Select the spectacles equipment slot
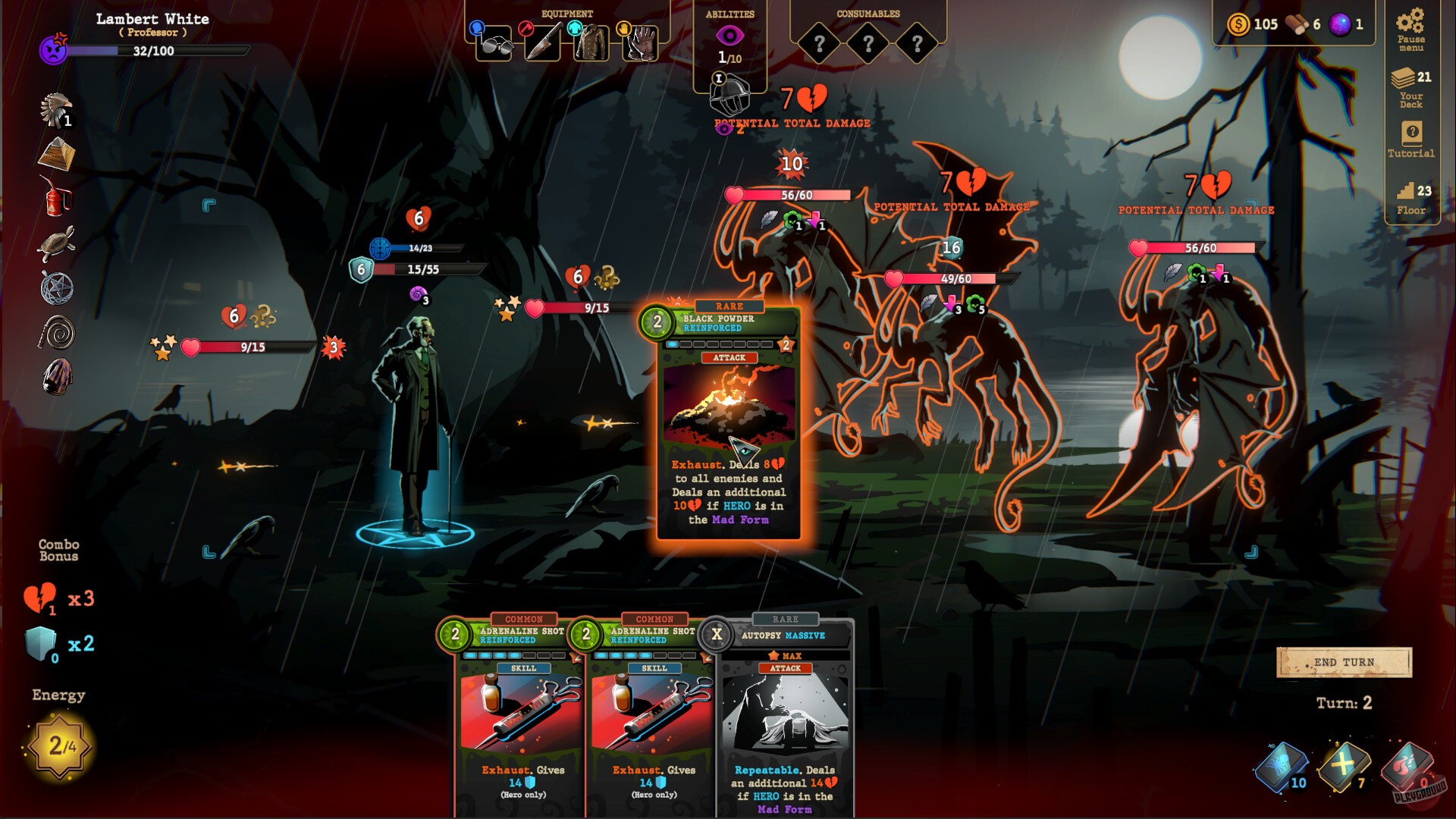This screenshot has width=1456, height=819. 494,43
